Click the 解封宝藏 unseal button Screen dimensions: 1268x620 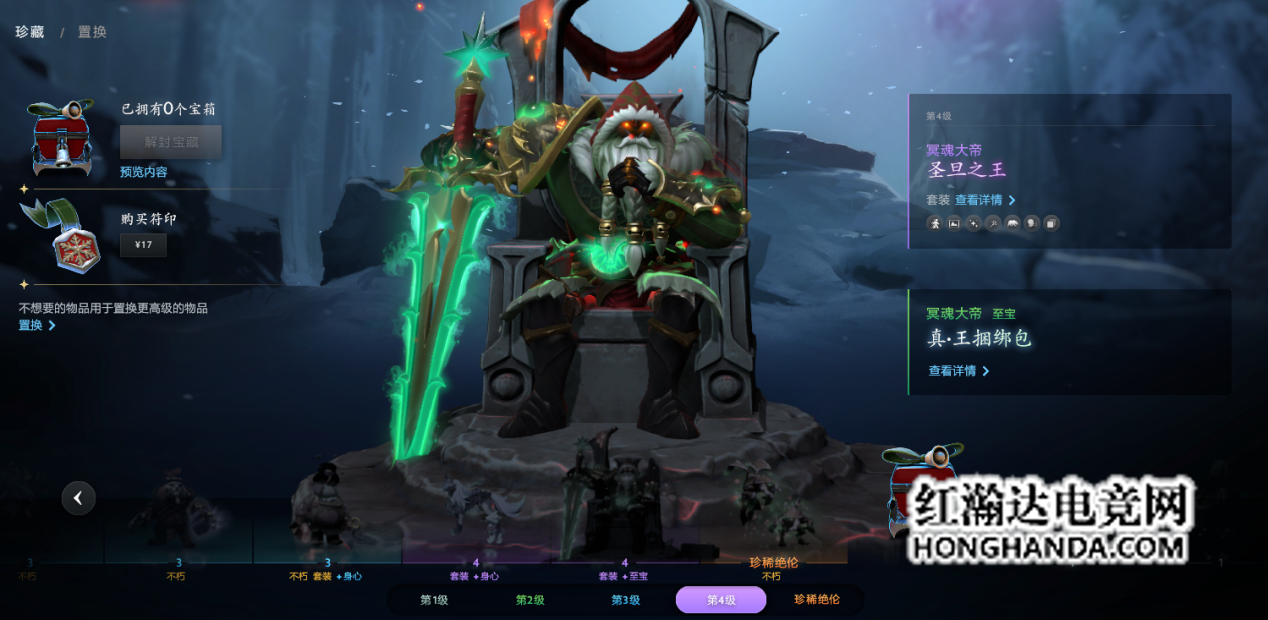coord(171,142)
